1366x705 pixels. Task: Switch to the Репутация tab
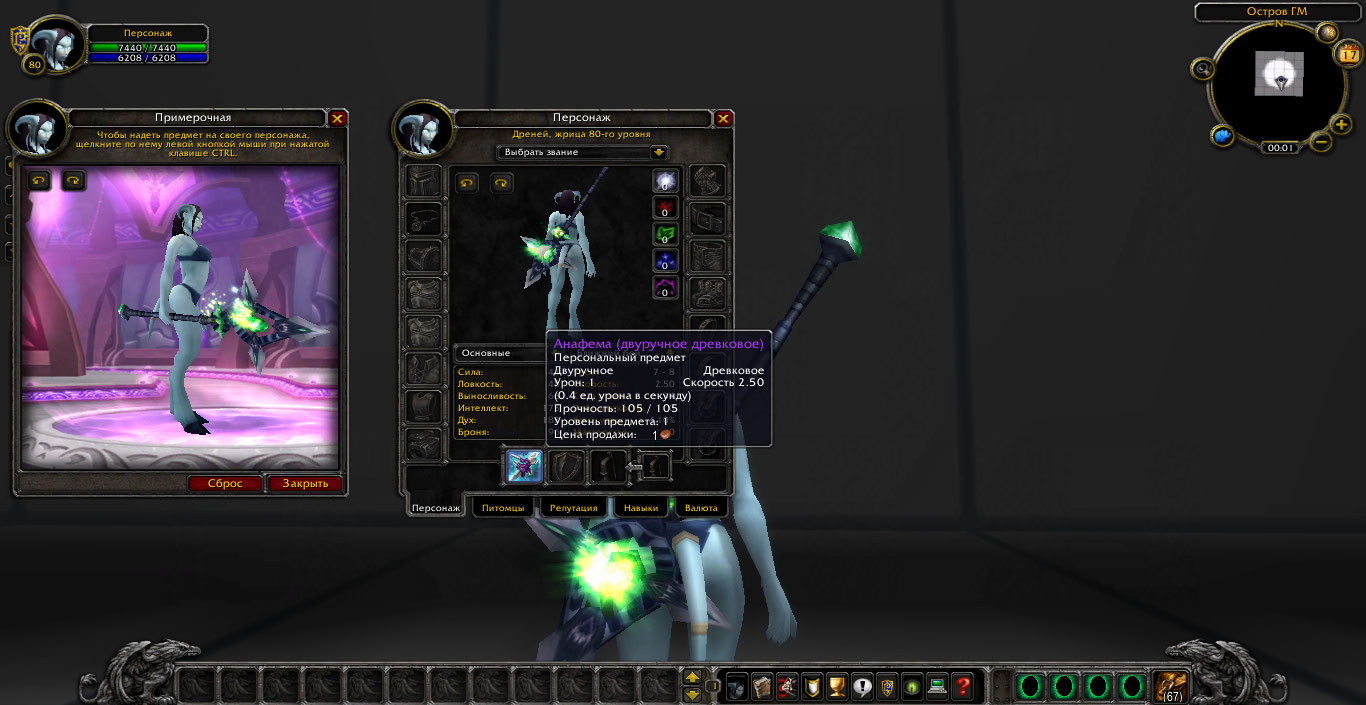[574, 508]
